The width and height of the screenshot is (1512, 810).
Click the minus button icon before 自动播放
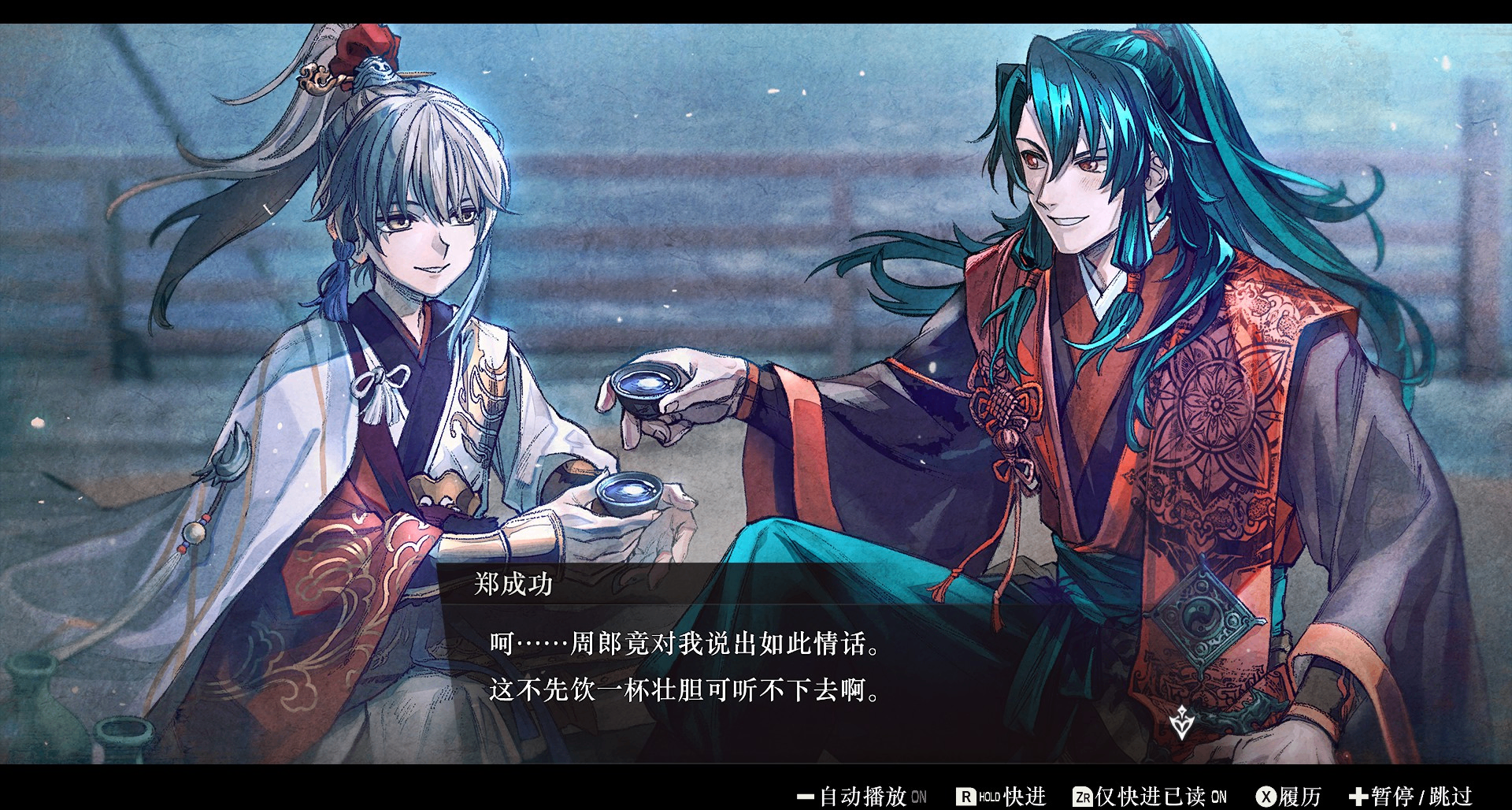(x=806, y=796)
